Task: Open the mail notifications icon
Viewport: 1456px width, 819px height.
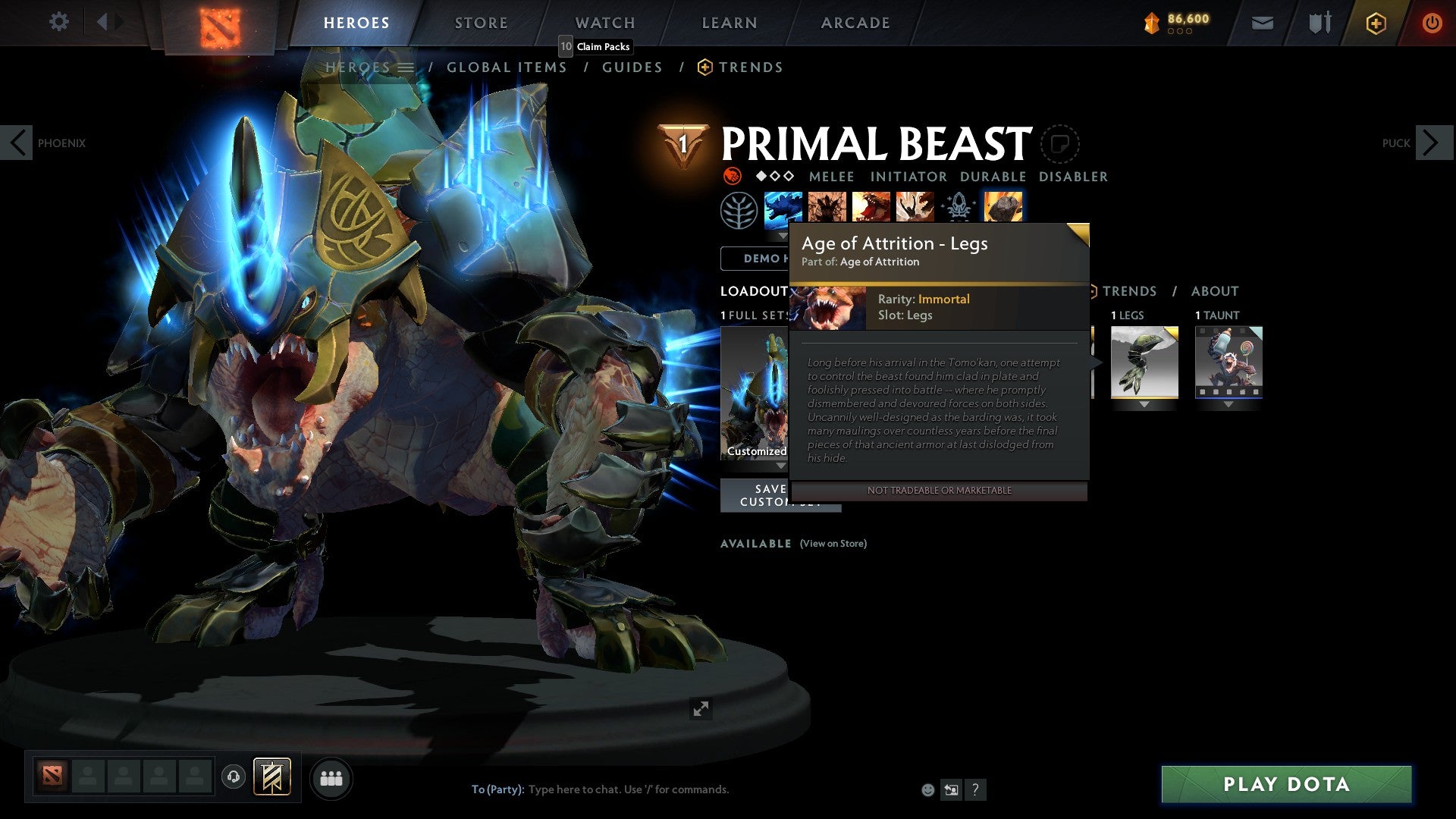Action: (1262, 22)
